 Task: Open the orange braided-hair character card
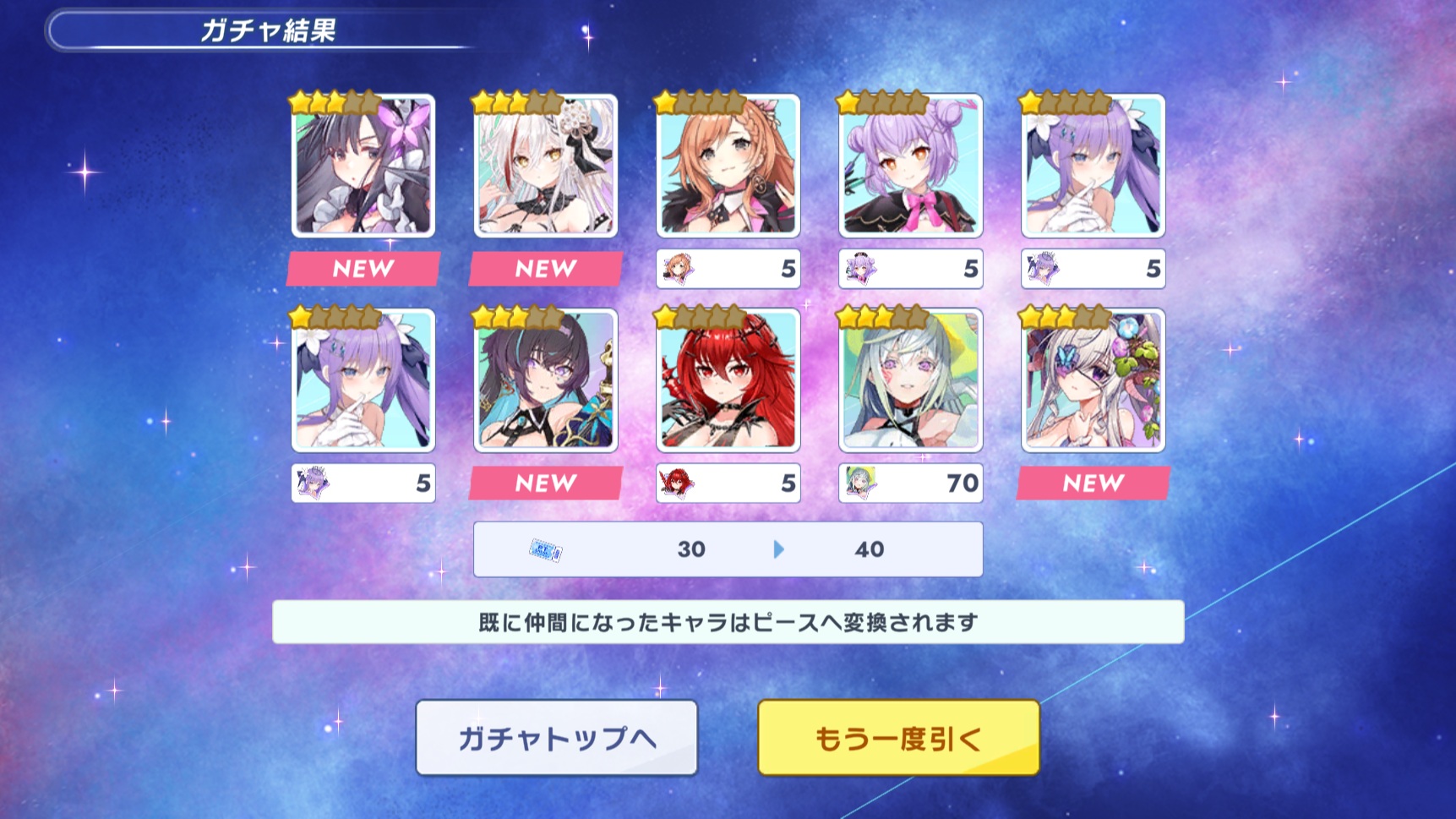click(x=728, y=166)
